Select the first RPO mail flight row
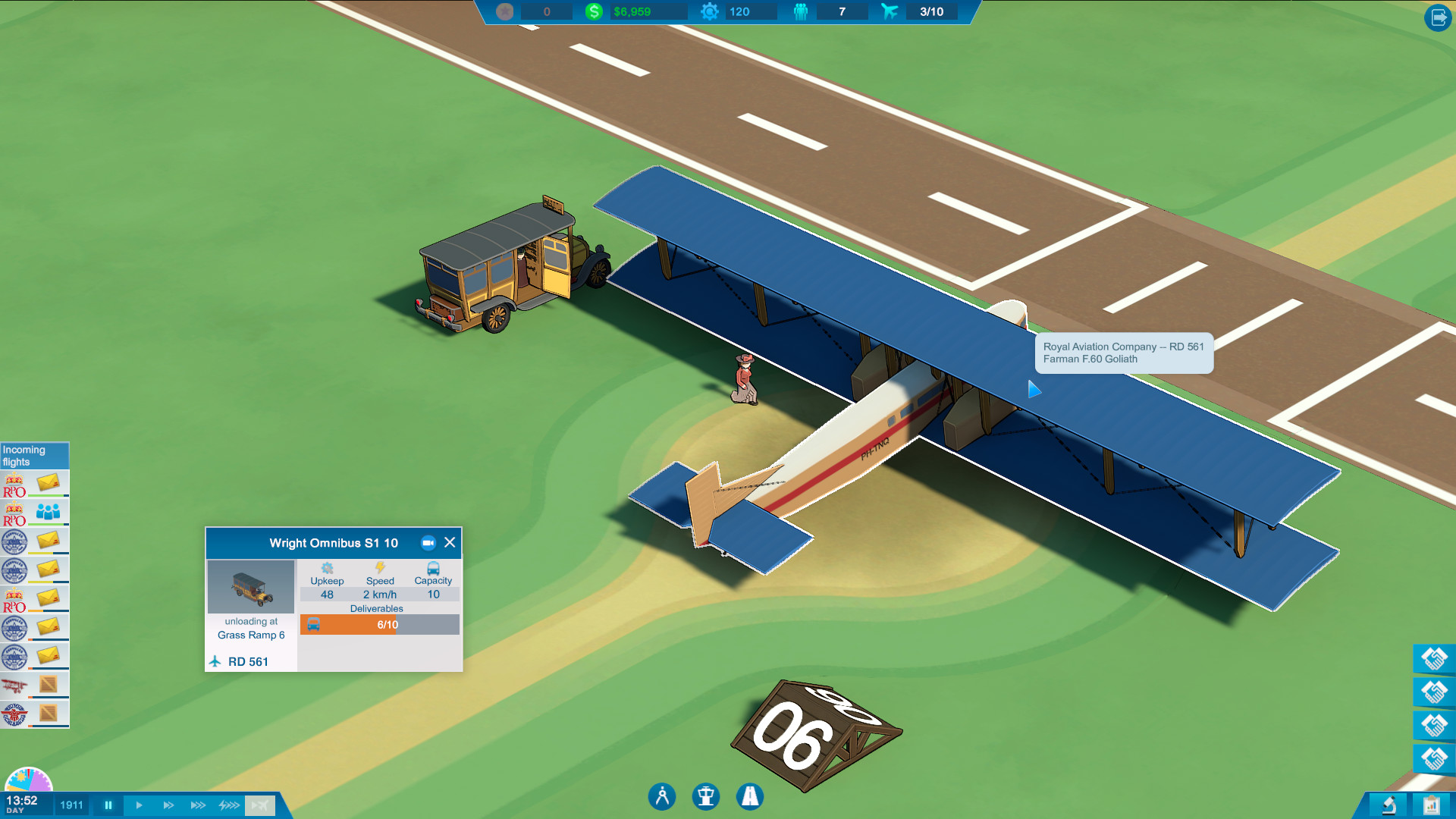1456x819 pixels. [35, 484]
